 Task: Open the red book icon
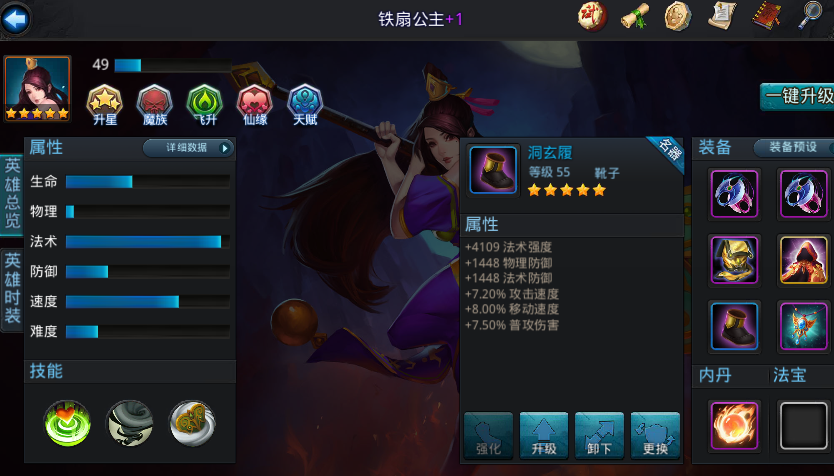tap(766, 16)
